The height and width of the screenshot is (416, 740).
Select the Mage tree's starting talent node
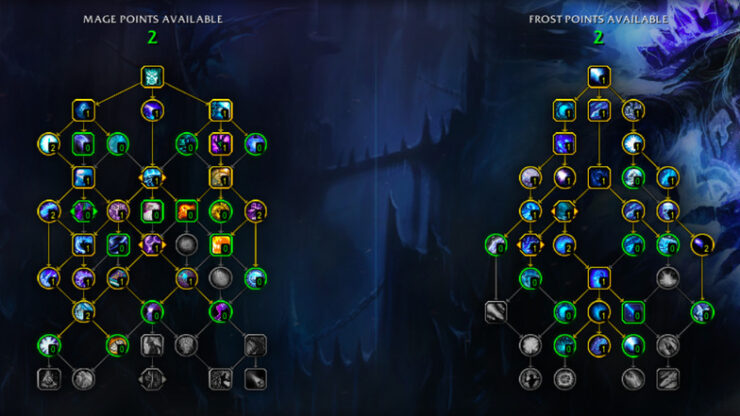click(152, 76)
